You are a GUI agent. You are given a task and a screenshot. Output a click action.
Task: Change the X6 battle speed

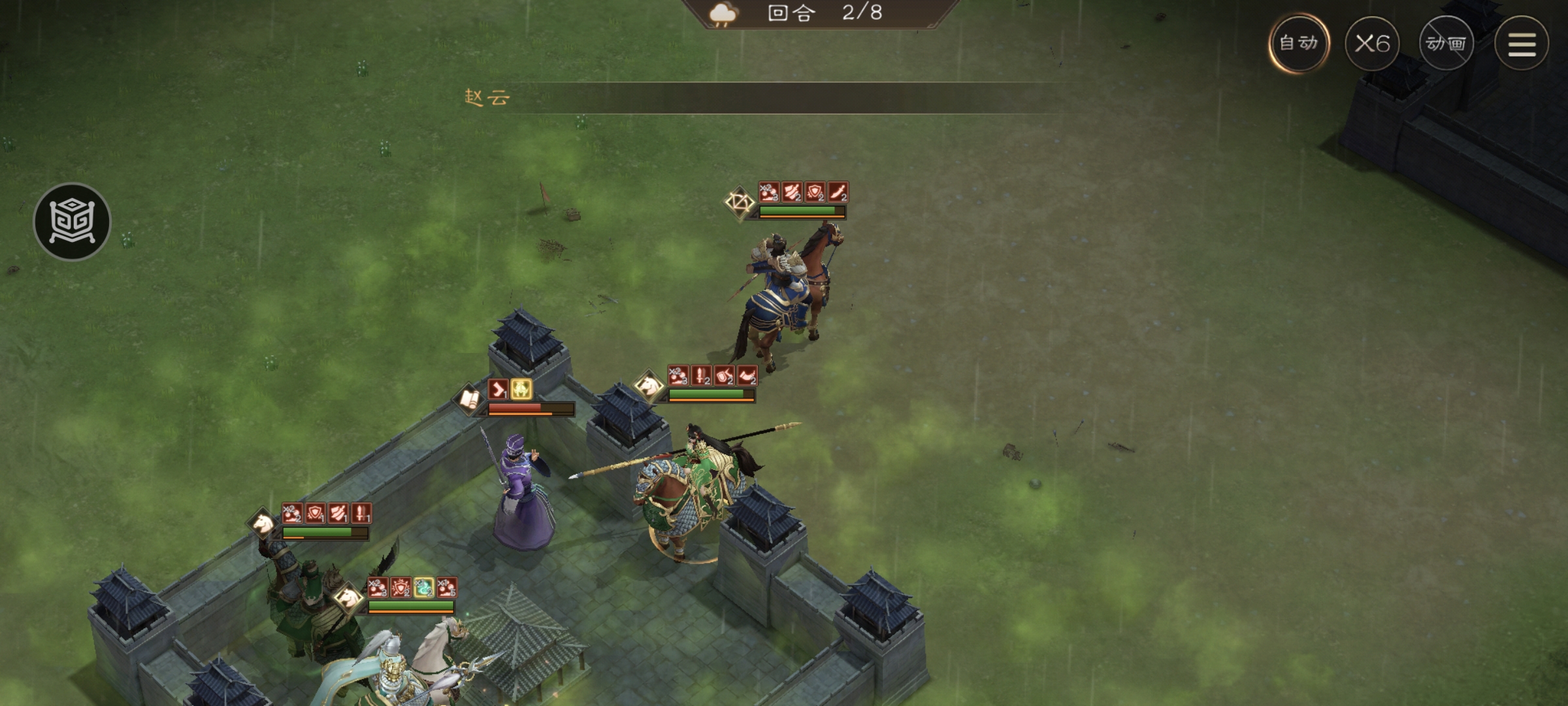pyautogui.click(x=1372, y=44)
